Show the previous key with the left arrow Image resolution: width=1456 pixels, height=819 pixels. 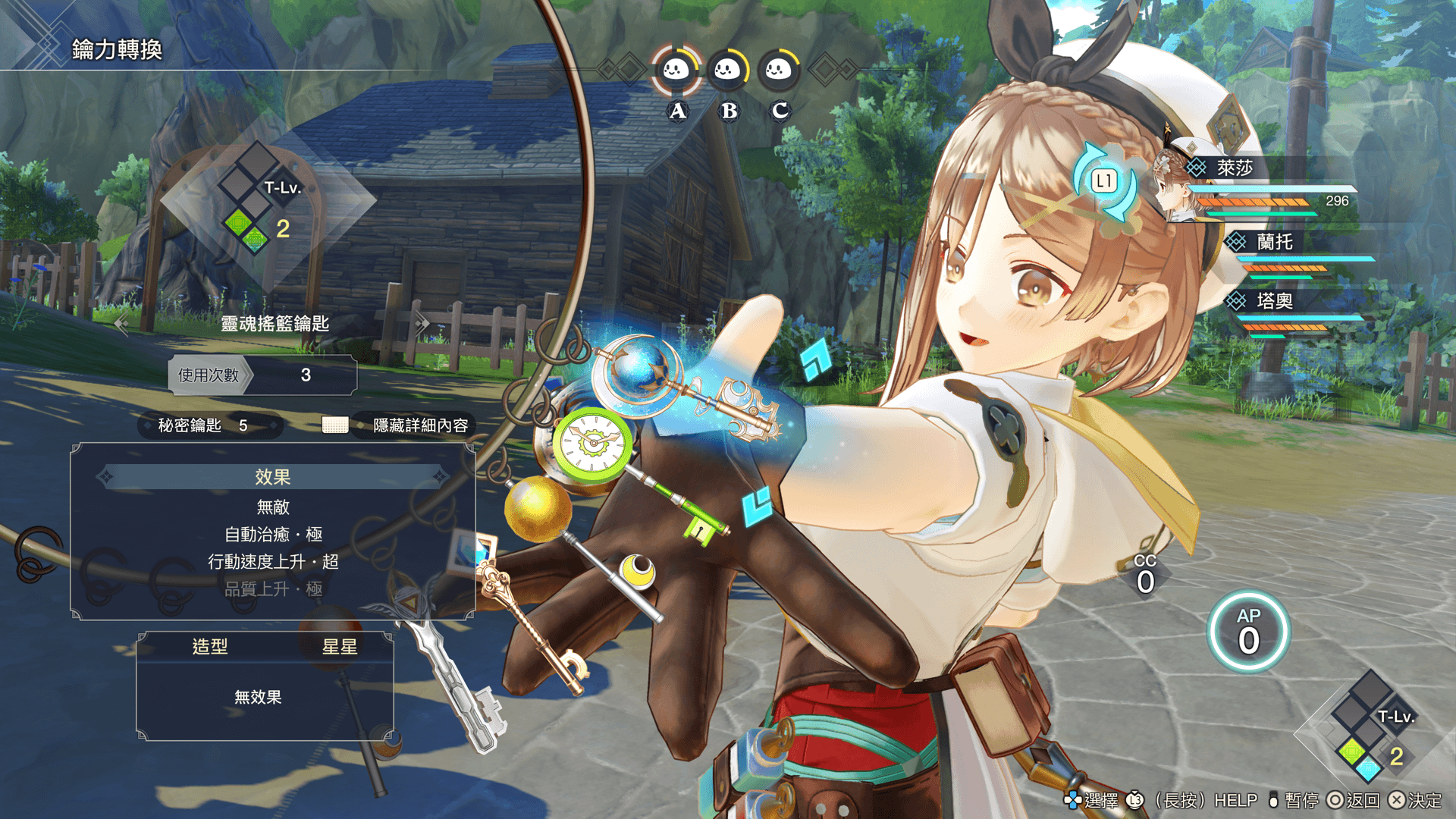click(121, 325)
